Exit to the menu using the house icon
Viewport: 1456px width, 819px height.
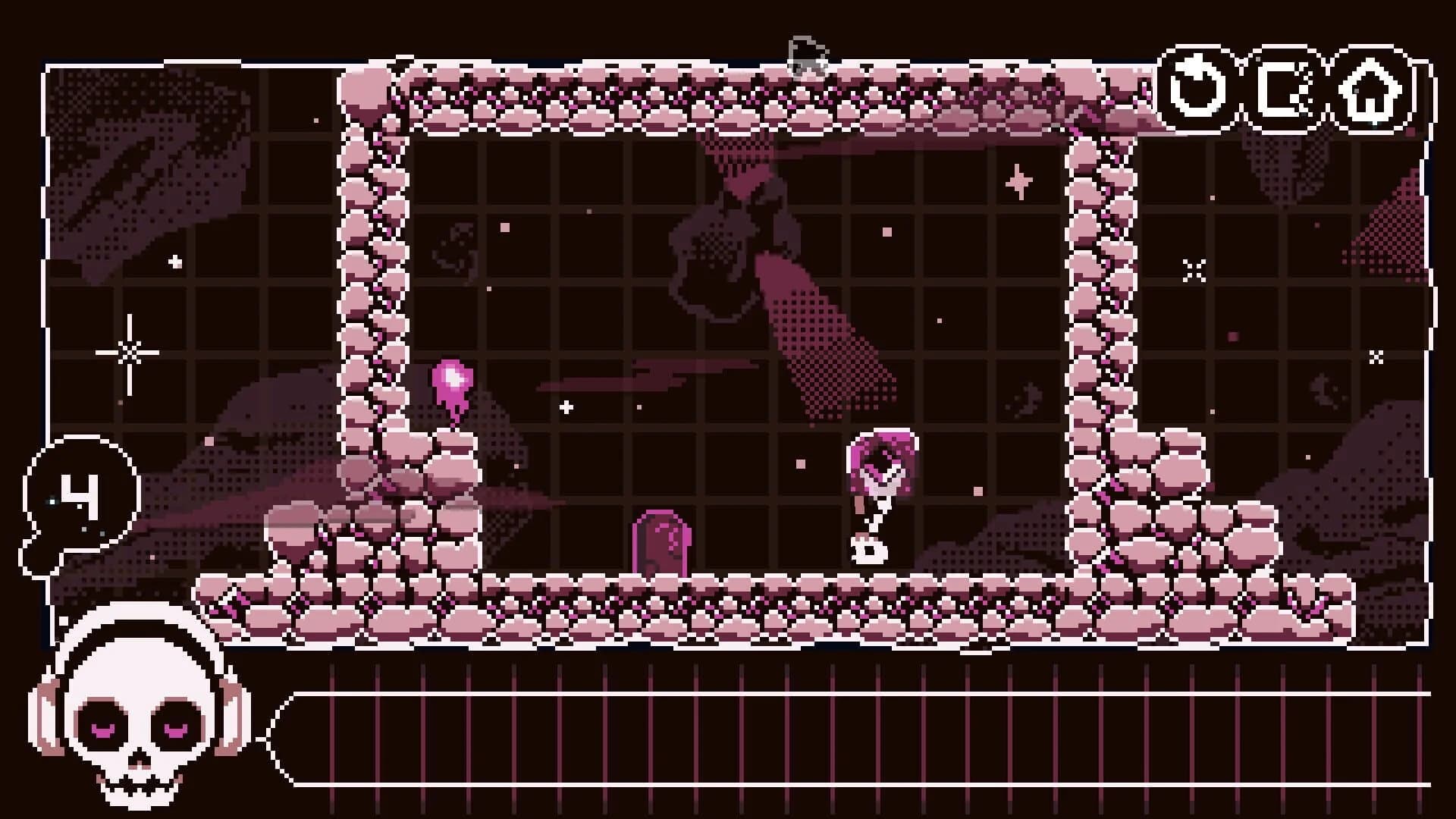pos(1367,91)
